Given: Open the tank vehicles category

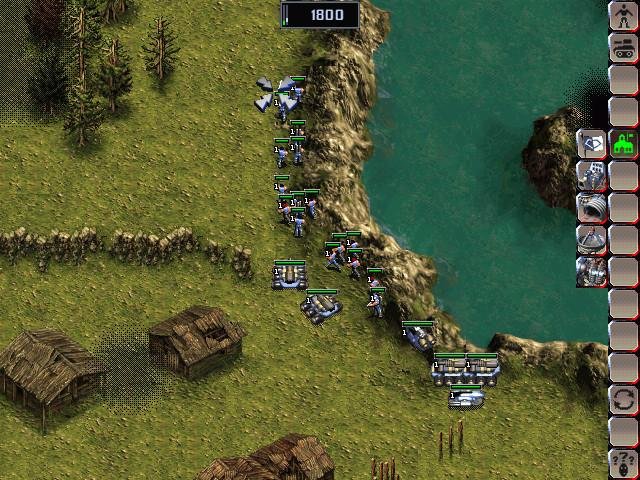Looking at the screenshot, I should click(x=623, y=46).
